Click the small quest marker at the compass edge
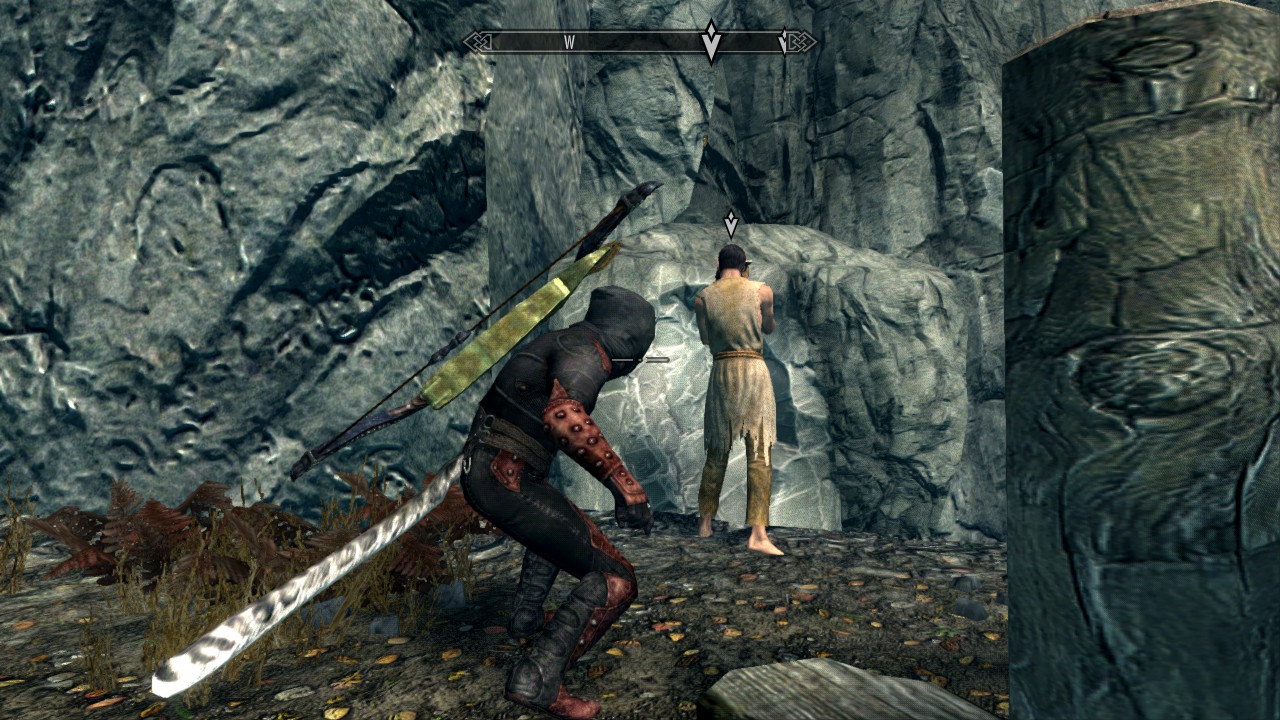1280x720 pixels. pyautogui.click(x=783, y=41)
